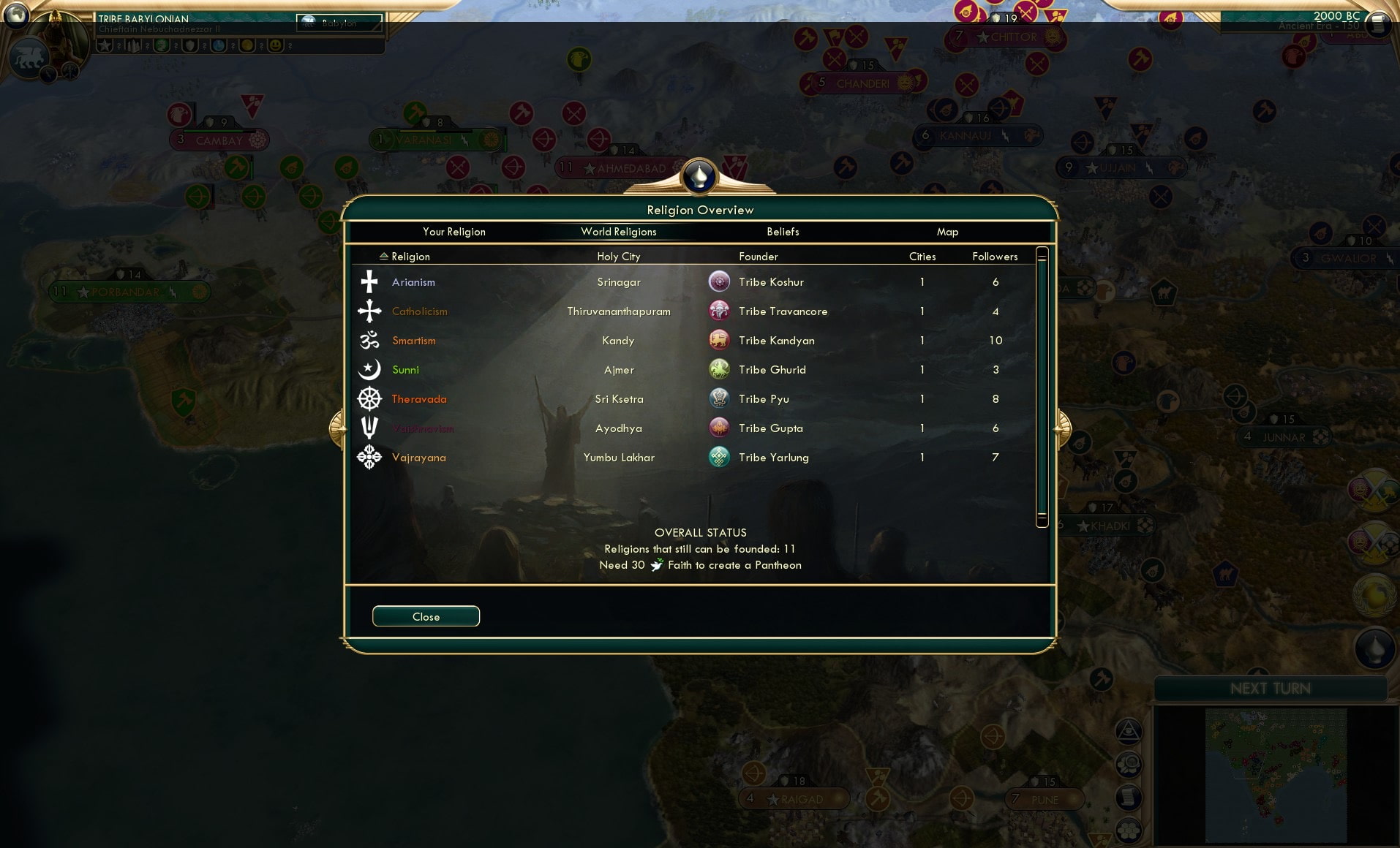Select the Arianism cross icon
The image size is (1400, 848).
(x=369, y=281)
